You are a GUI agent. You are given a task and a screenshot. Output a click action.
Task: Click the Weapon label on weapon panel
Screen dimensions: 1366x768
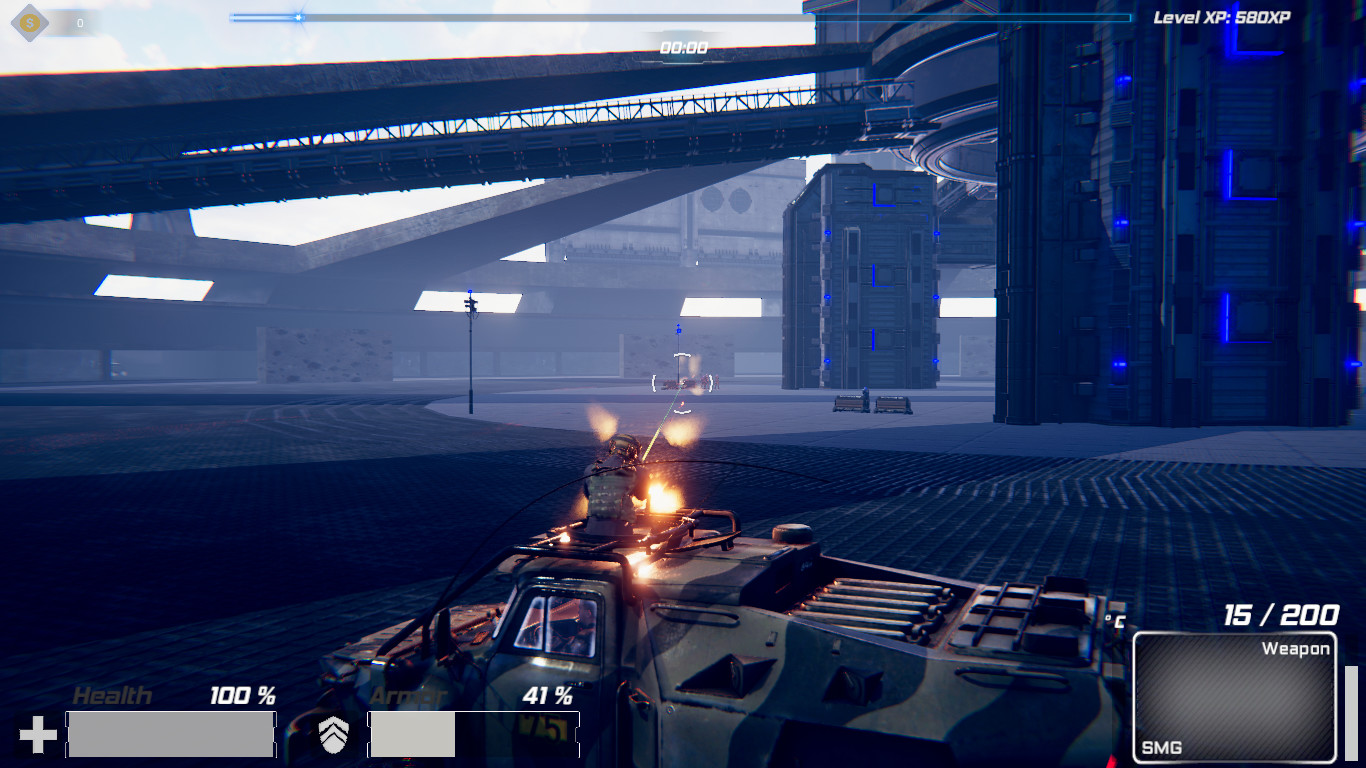point(1295,648)
